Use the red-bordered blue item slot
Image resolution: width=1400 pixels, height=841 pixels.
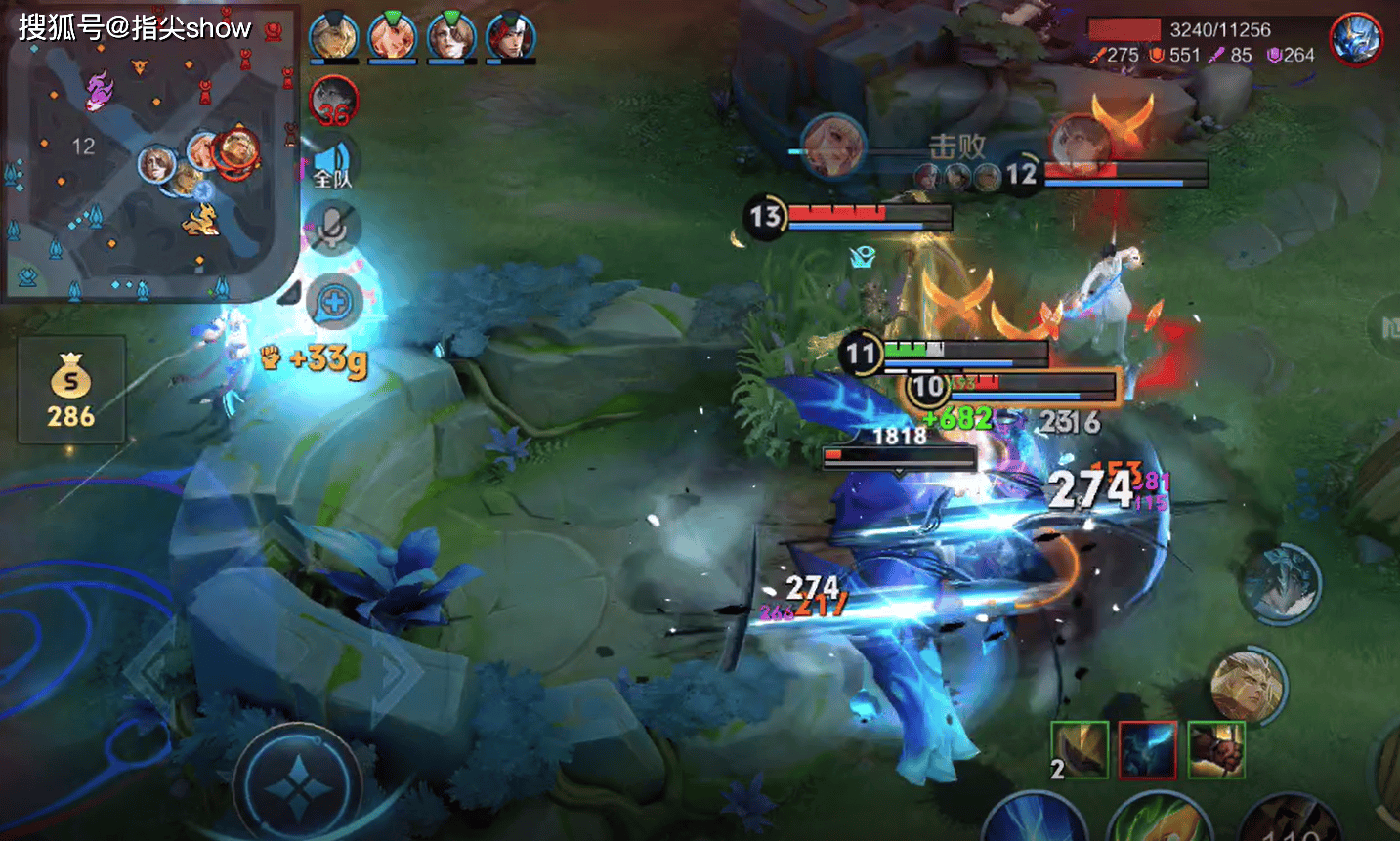point(1148,750)
